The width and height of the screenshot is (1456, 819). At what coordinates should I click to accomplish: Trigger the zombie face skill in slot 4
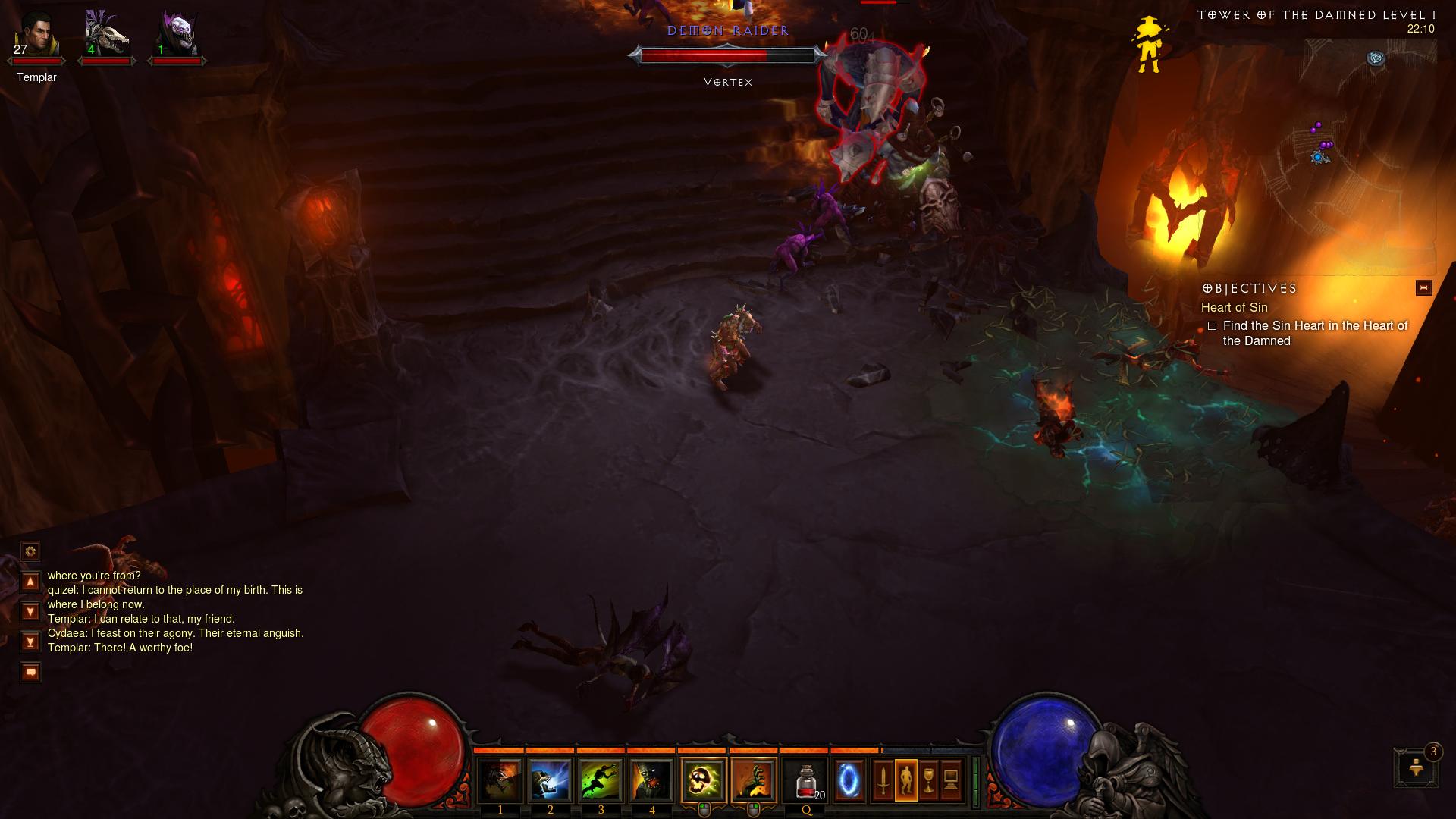tap(651, 780)
